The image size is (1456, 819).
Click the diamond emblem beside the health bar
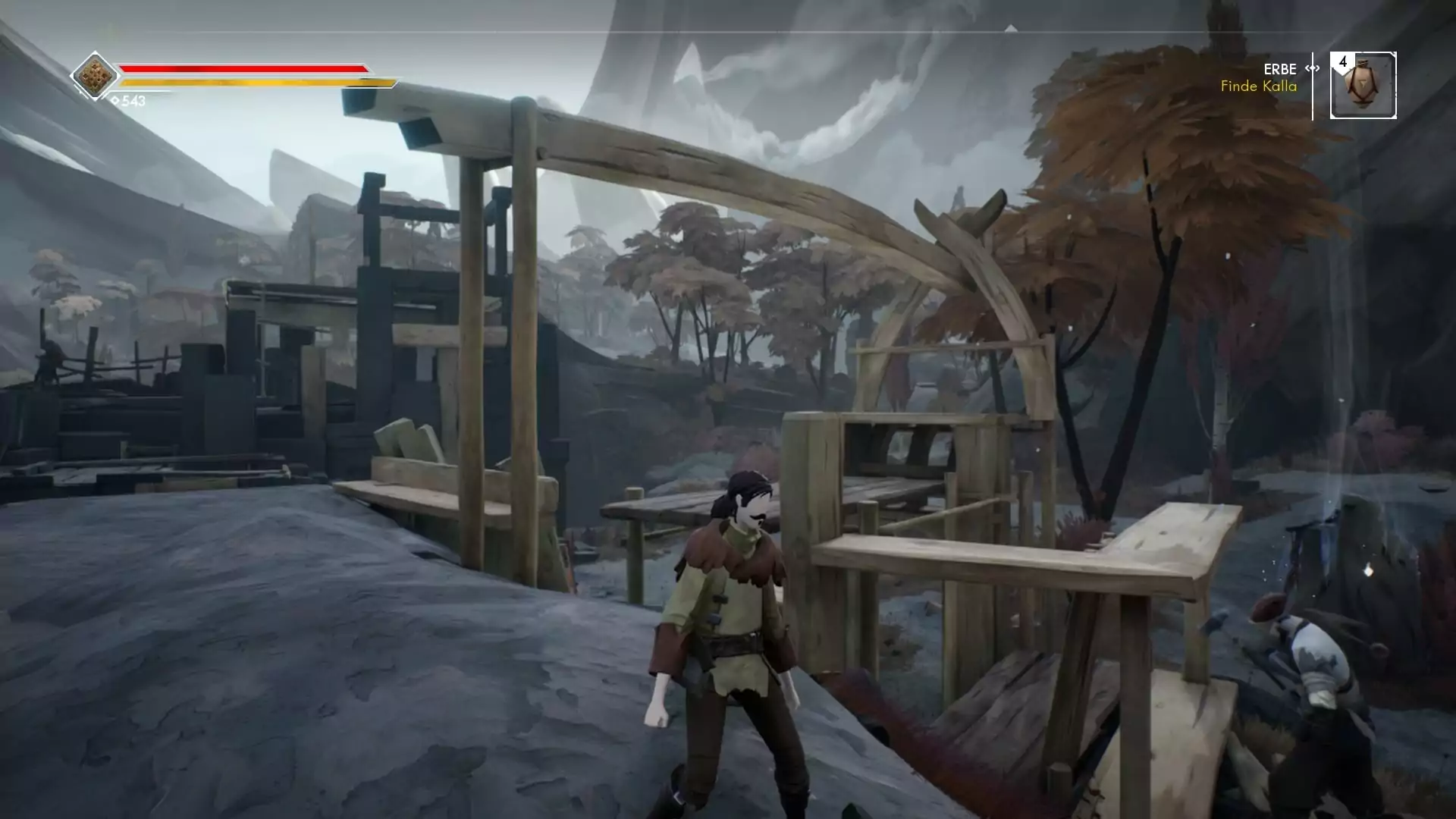95,76
